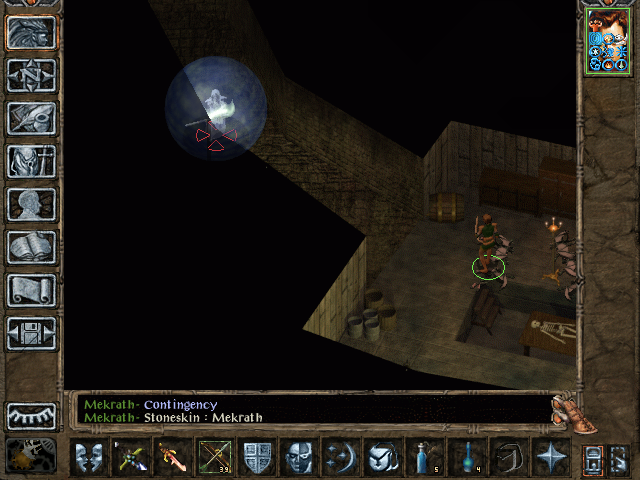This screenshot has height=480, width=640.
Task: Activate the shield guard action
Action: [256, 458]
